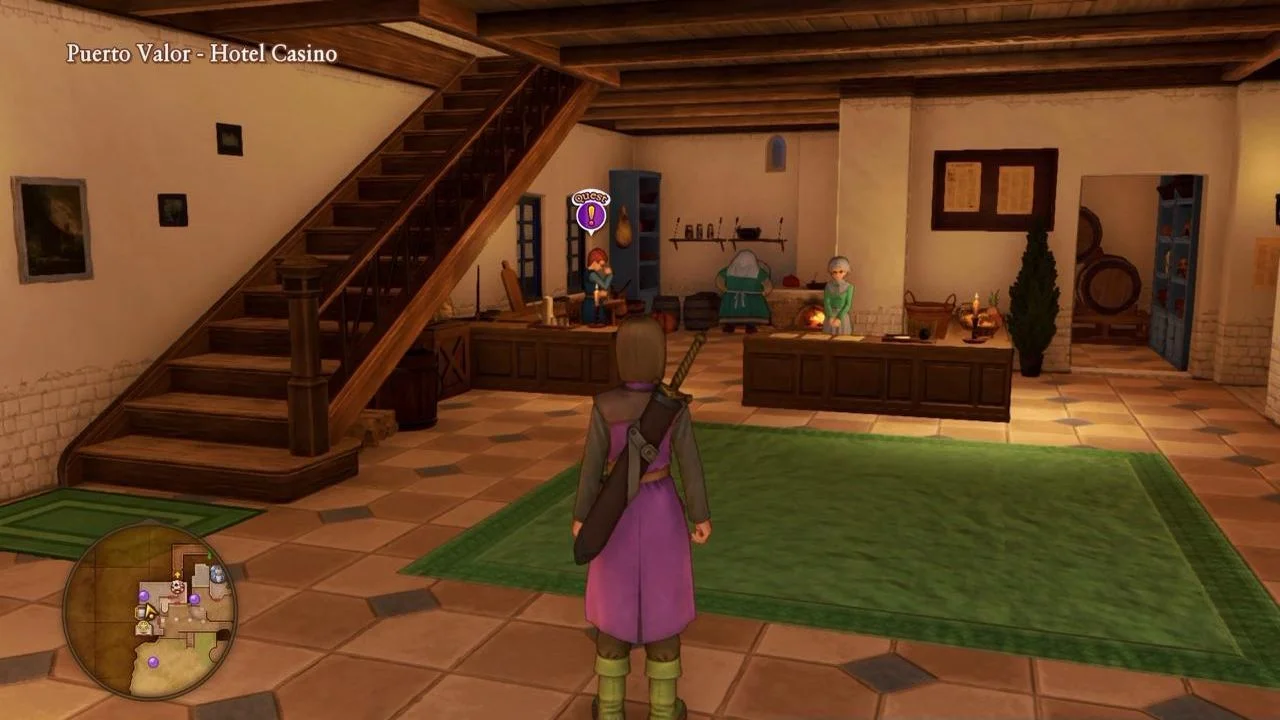Click the green exit marker on the minimap
Image resolution: width=1280 pixels, height=720 pixels.
209,554
